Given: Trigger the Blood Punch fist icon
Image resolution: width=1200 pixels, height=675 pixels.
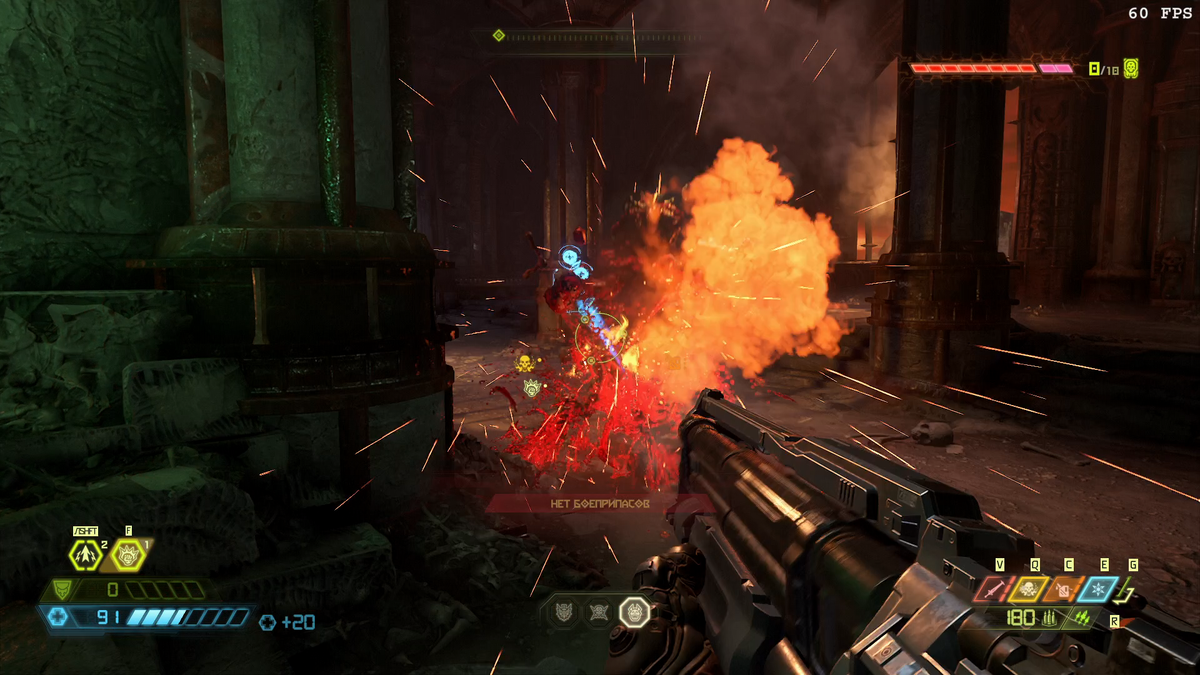Looking at the screenshot, I should 128,553.
